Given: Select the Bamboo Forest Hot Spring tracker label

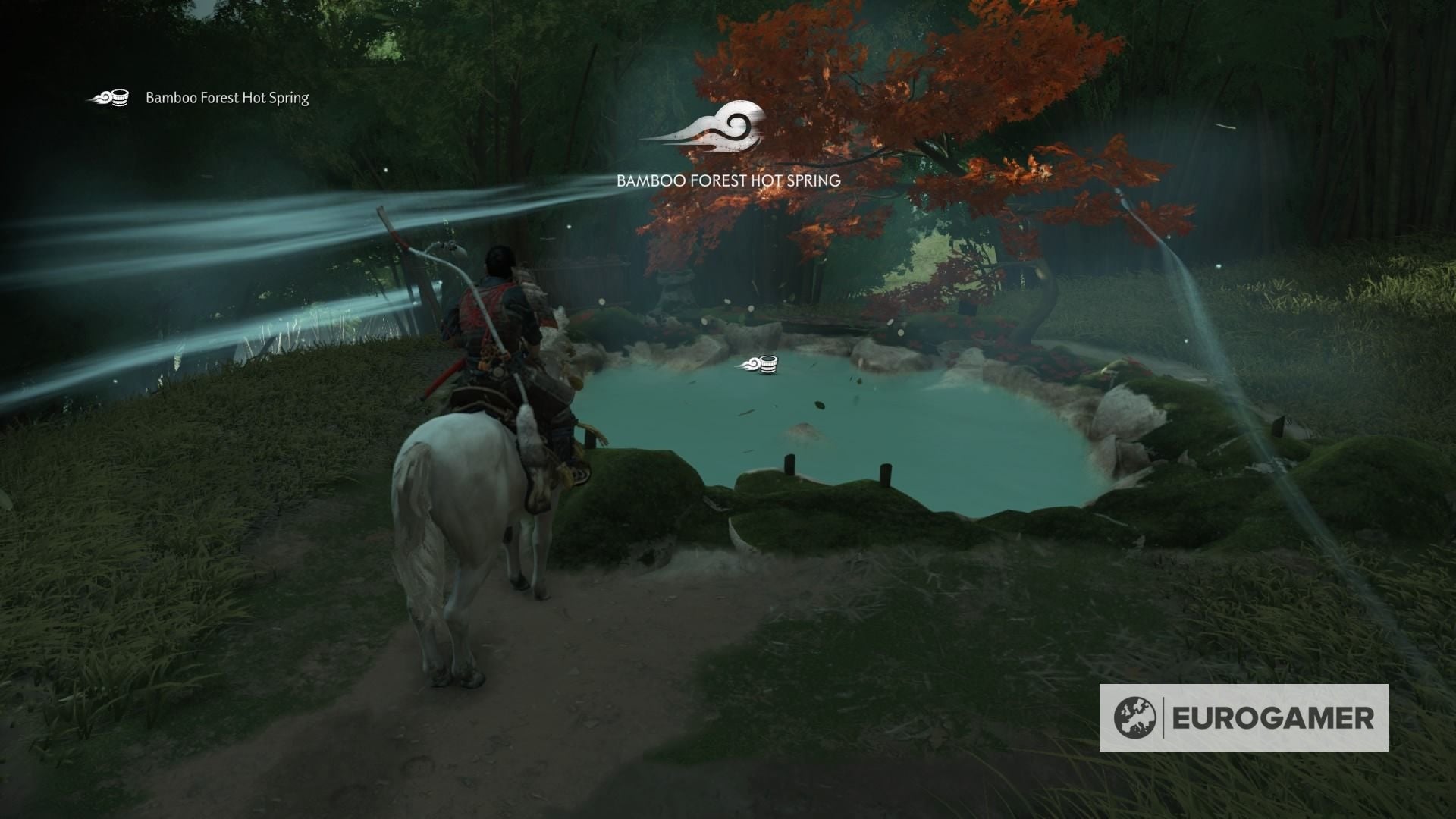Looking at the screenshot, I should tap(225, 99).
